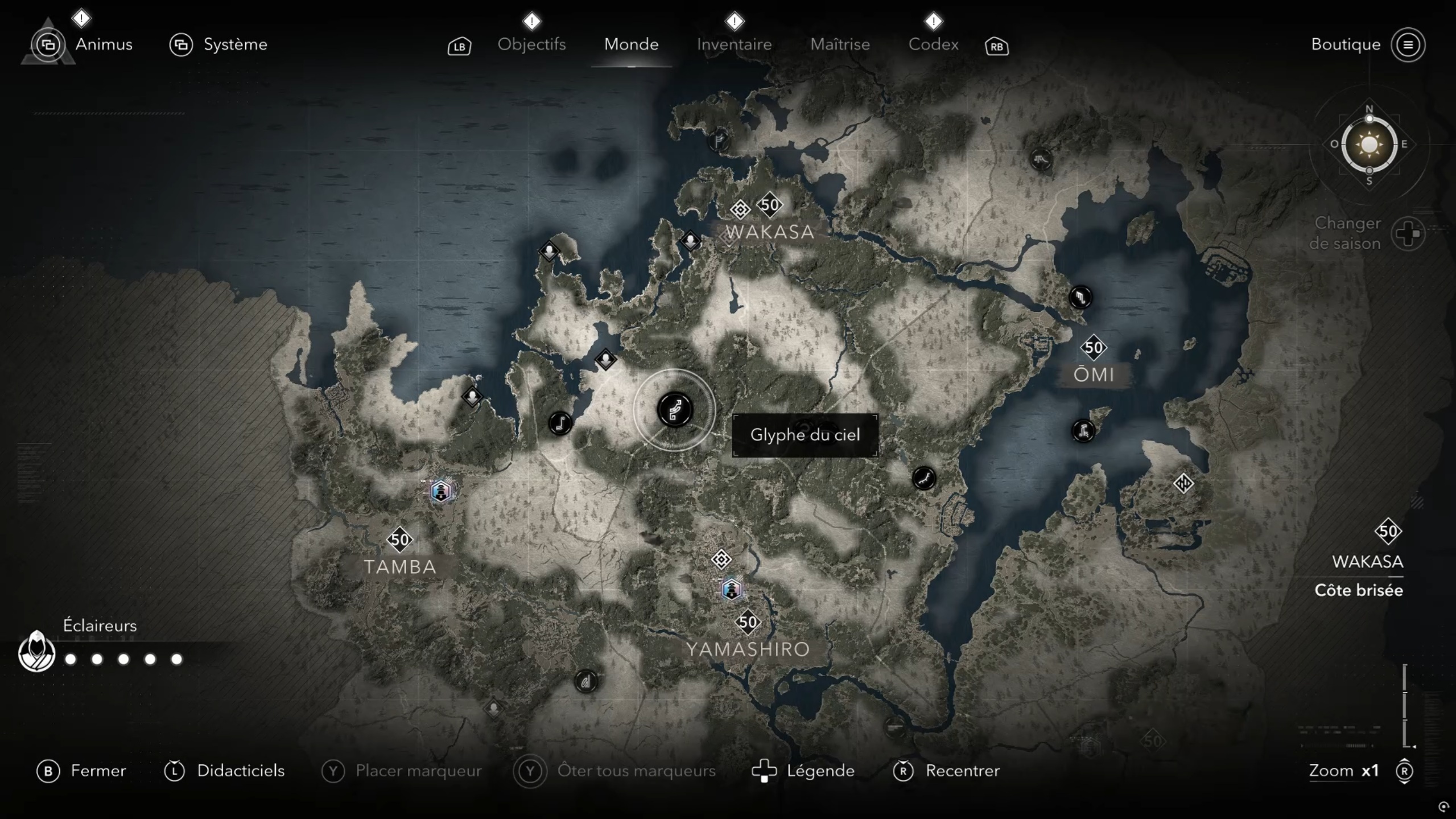The image size is (1456, 819).
Task: Click the Fermer button
Action: point(98,771)
